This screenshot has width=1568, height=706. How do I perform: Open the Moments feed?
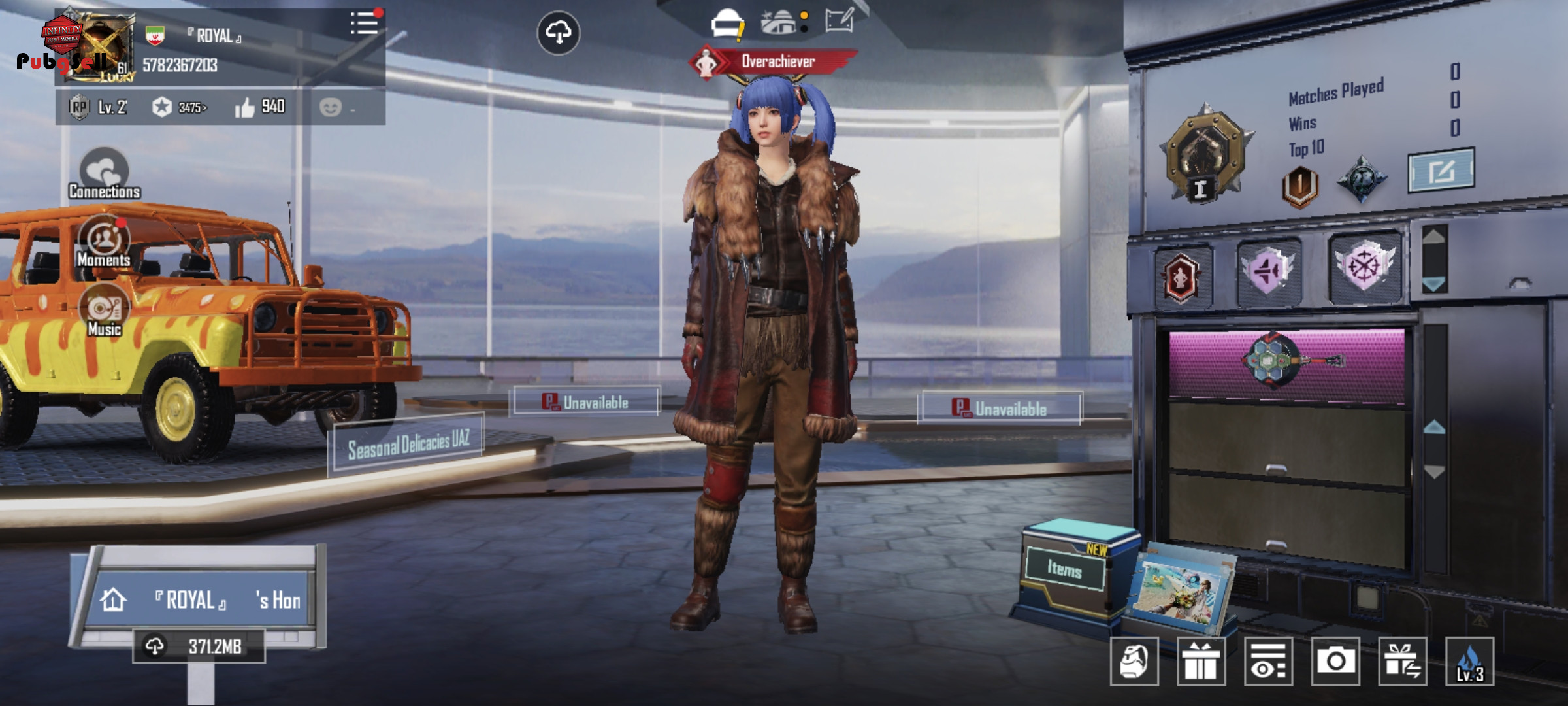click(104, 241)
